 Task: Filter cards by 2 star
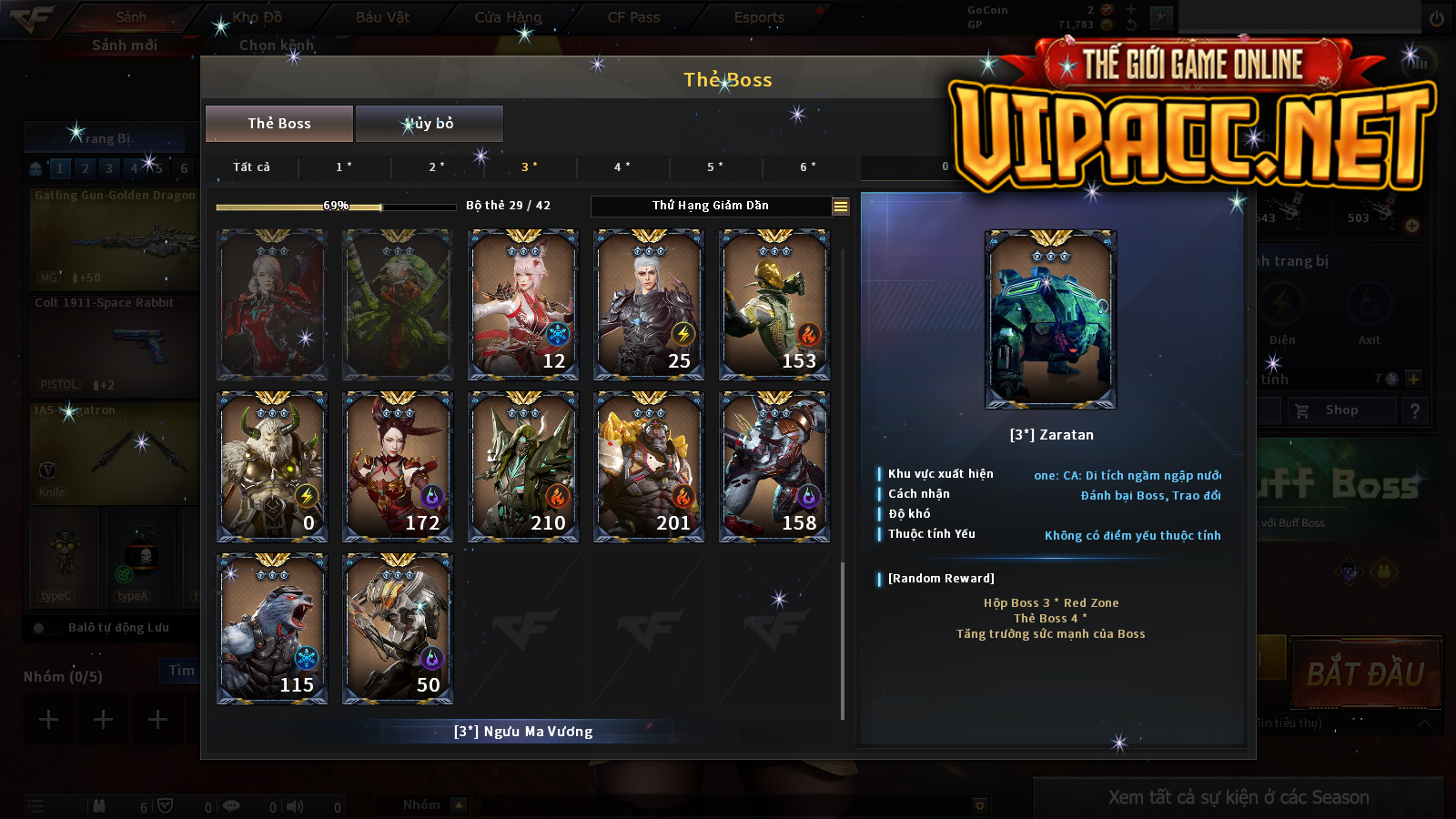437,167
